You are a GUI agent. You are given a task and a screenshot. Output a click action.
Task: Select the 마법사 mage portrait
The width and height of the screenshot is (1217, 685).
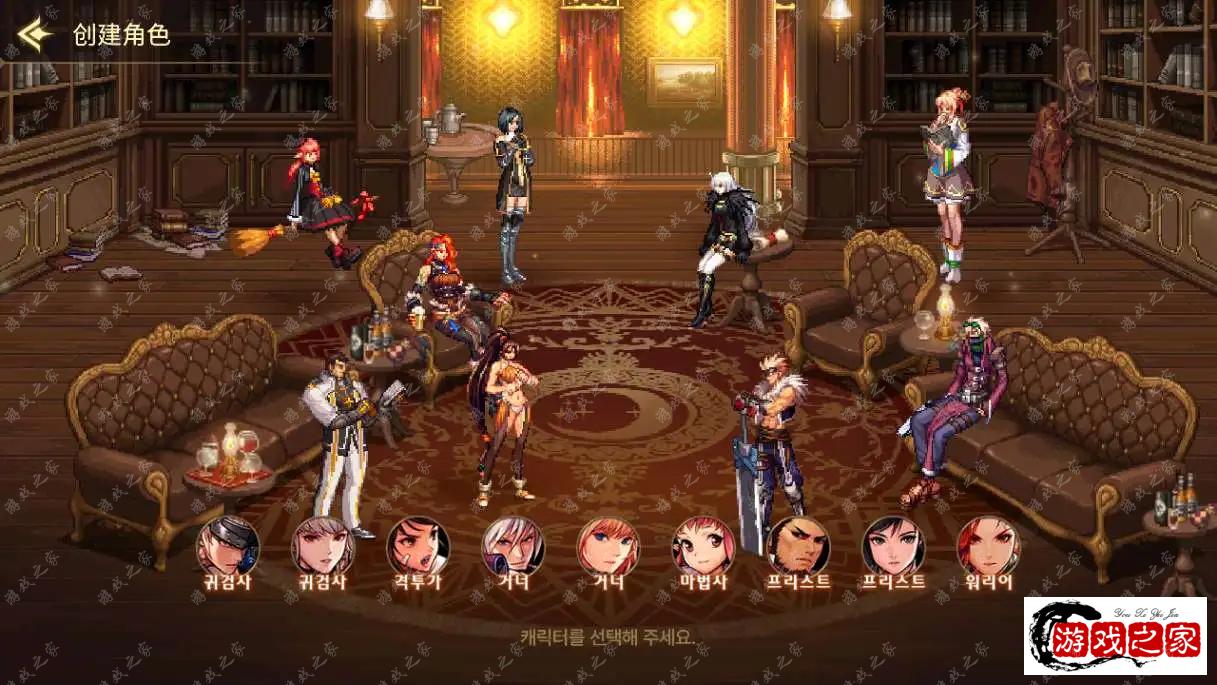click(x=703, y=546)
